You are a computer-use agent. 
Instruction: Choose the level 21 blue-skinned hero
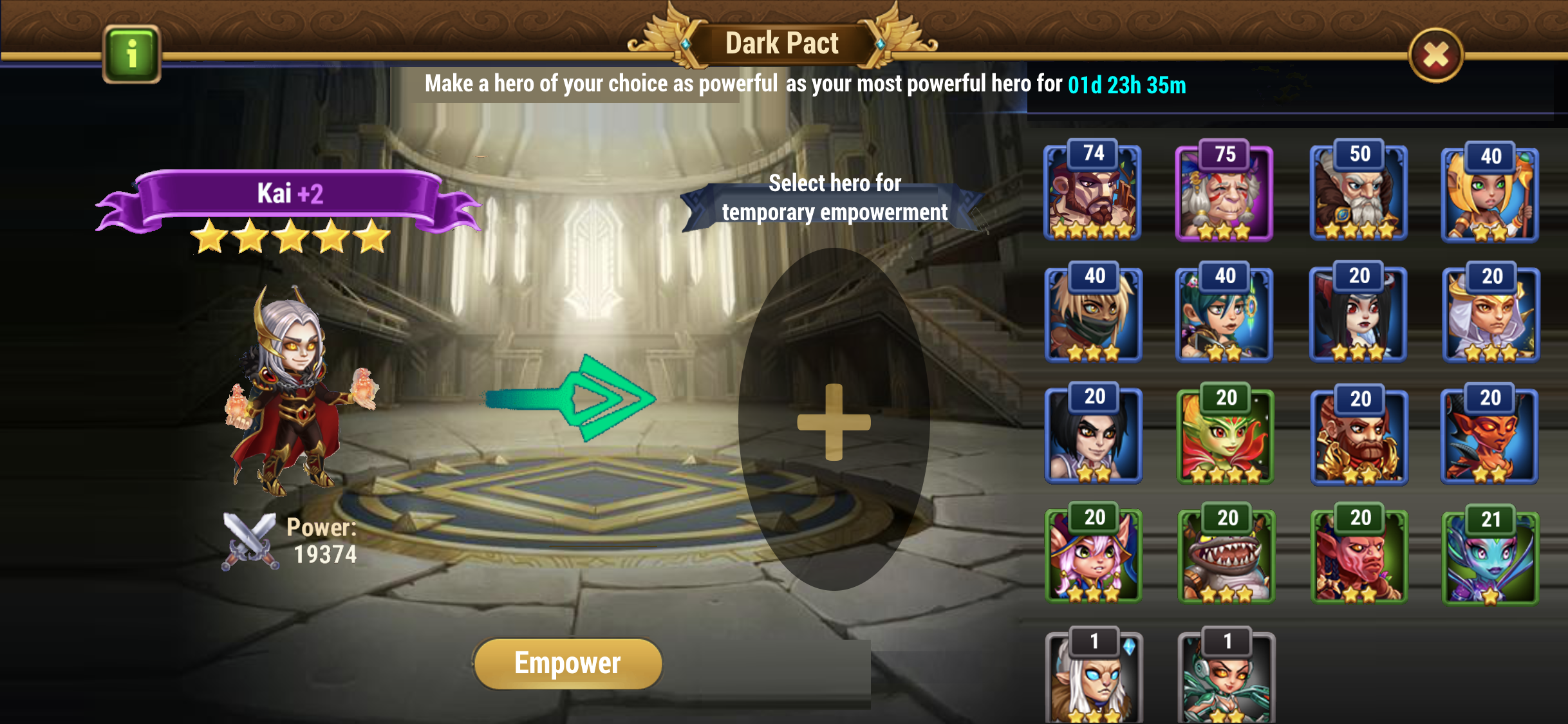[x=1489, y=559]
